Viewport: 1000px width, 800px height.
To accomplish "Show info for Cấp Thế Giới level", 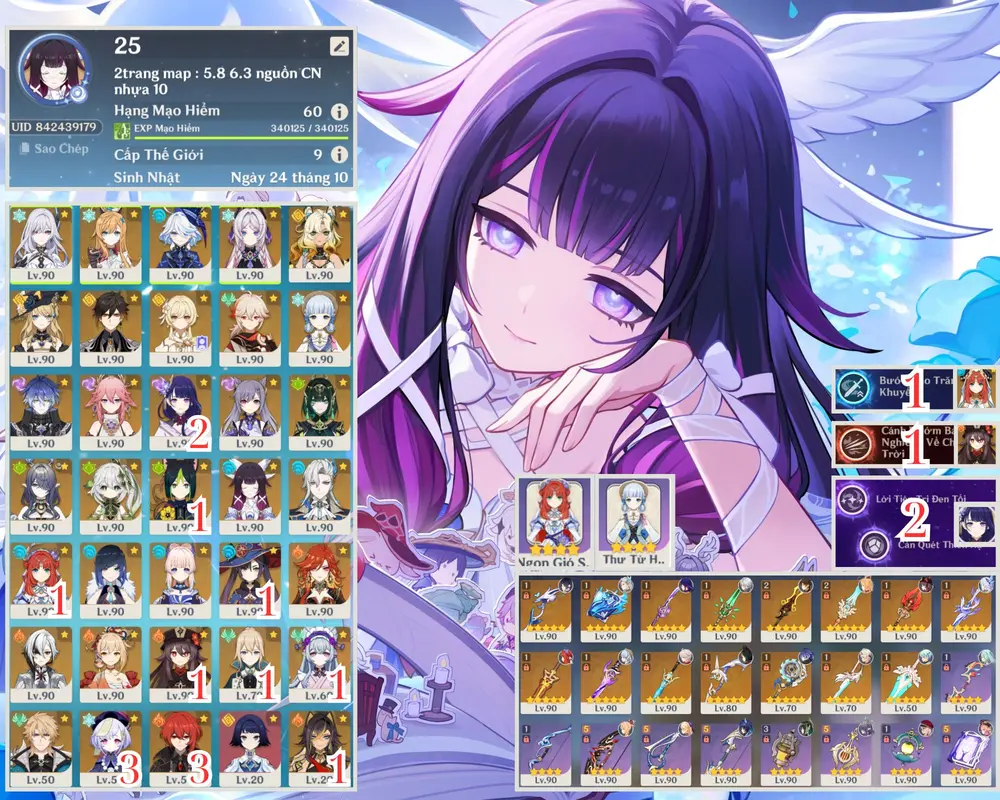I will pyautogui.click(x=339, y=155).
